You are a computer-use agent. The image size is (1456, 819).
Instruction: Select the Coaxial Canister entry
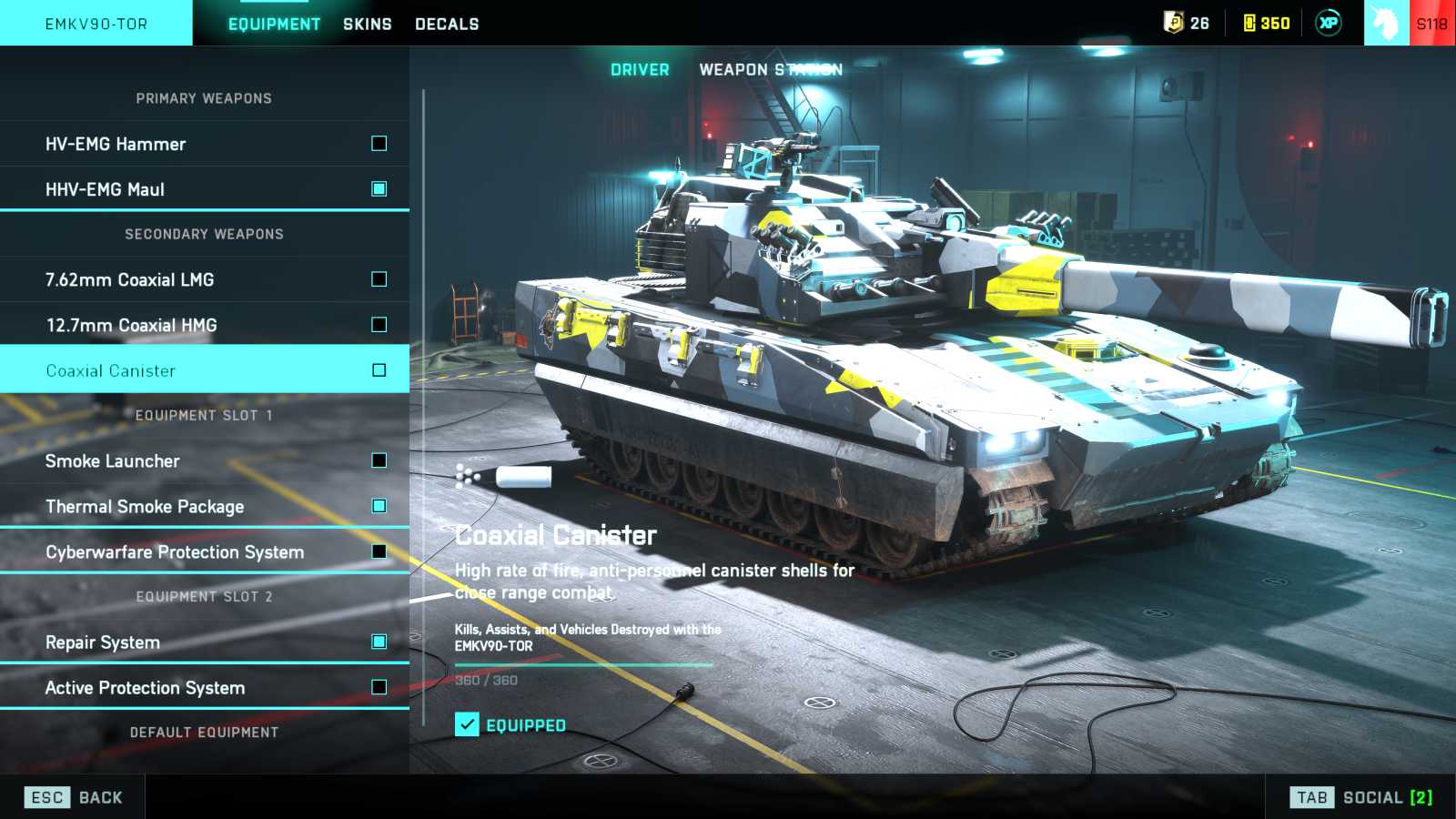click(205, 370)
